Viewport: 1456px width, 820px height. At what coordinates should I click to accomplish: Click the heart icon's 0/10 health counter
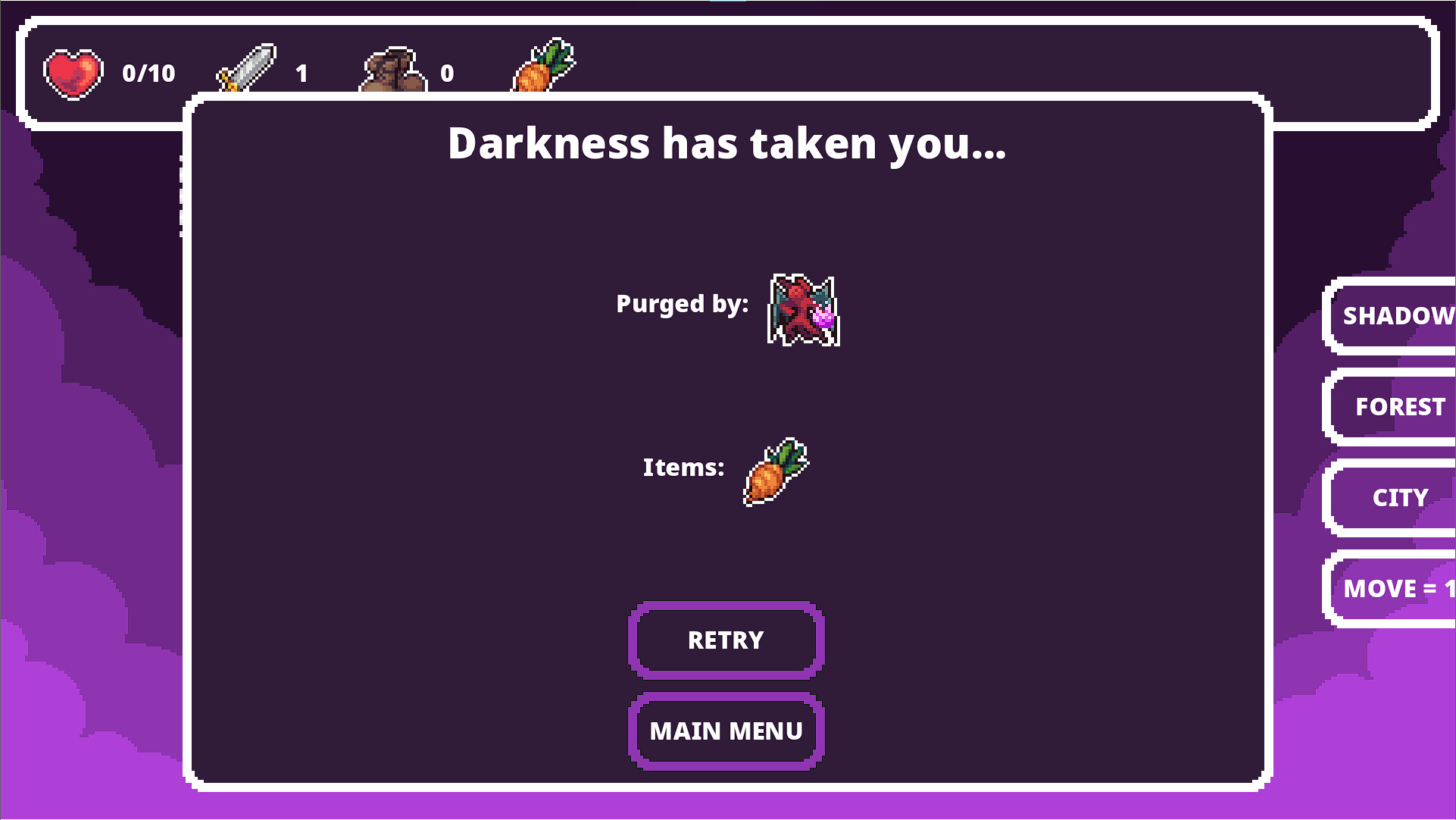click(148, 74)
